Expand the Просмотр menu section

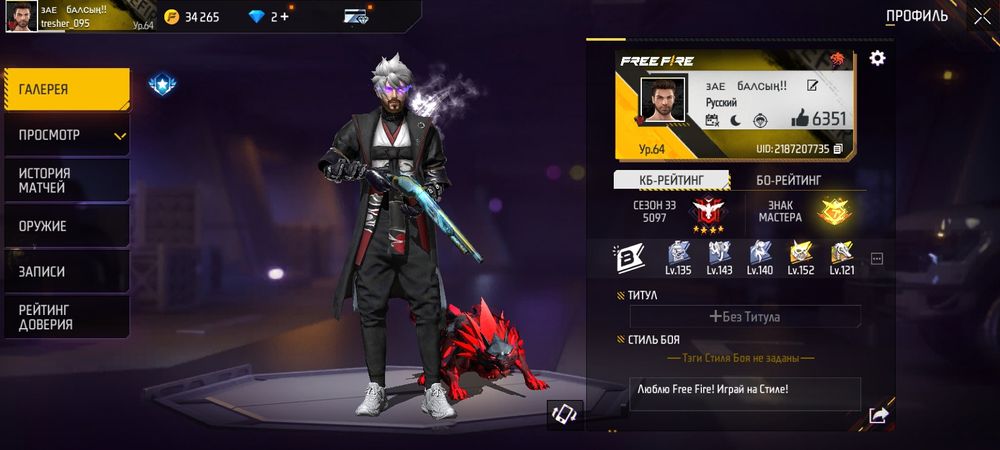click(66, 135)
